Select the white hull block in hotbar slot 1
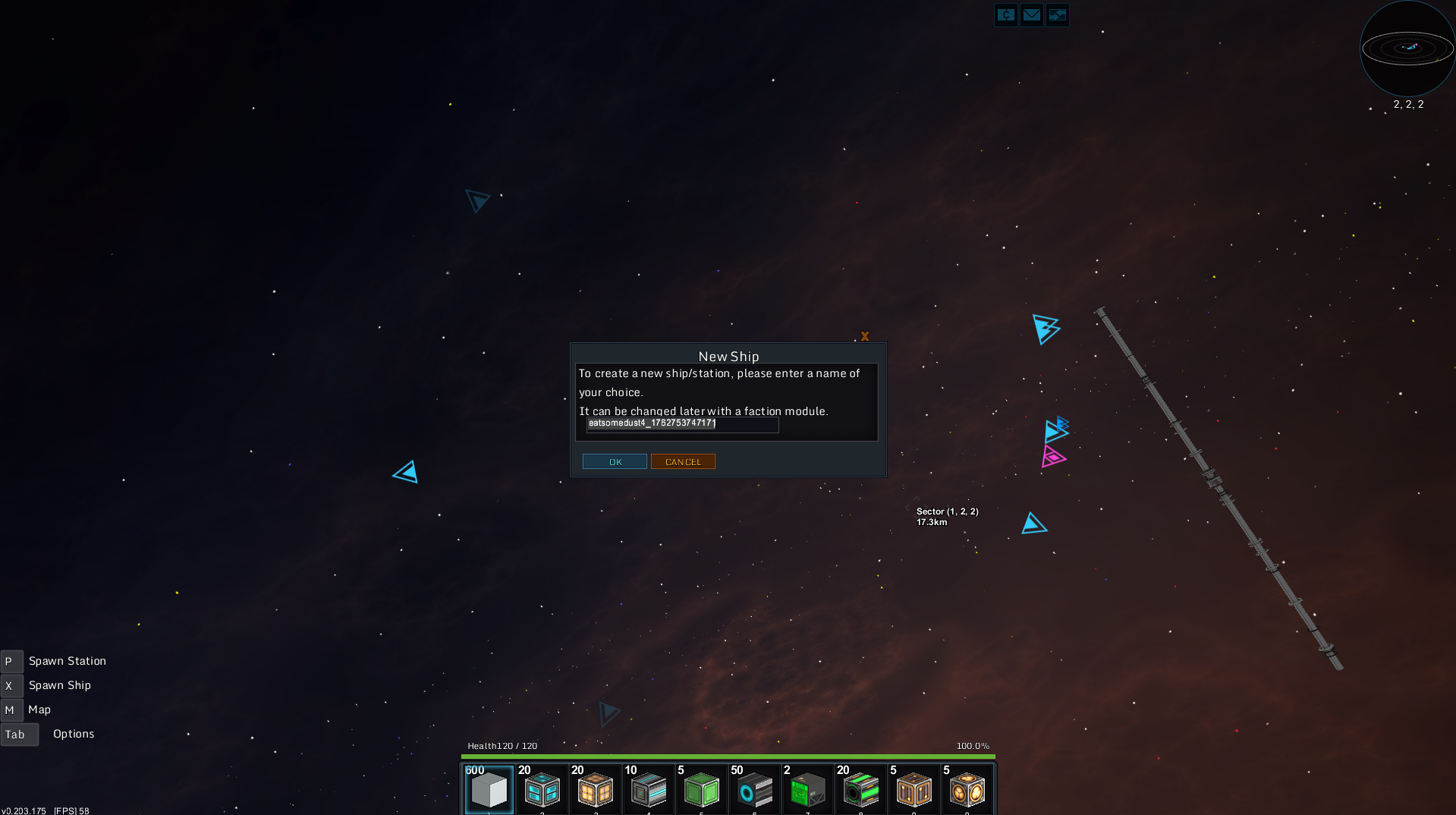The height and width of the screenshot is (815, 1456). pos(489,790)
